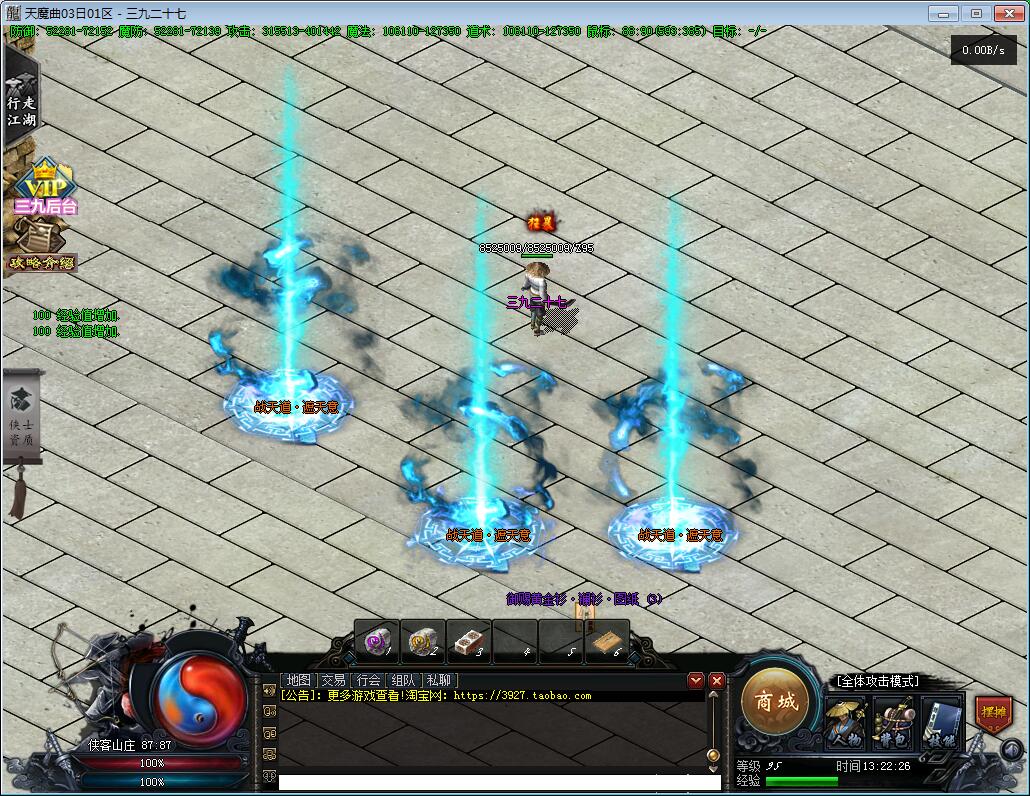Collapse chat with the red down-arrow button
The image size is (1030, 796).
tap(696, 680)
